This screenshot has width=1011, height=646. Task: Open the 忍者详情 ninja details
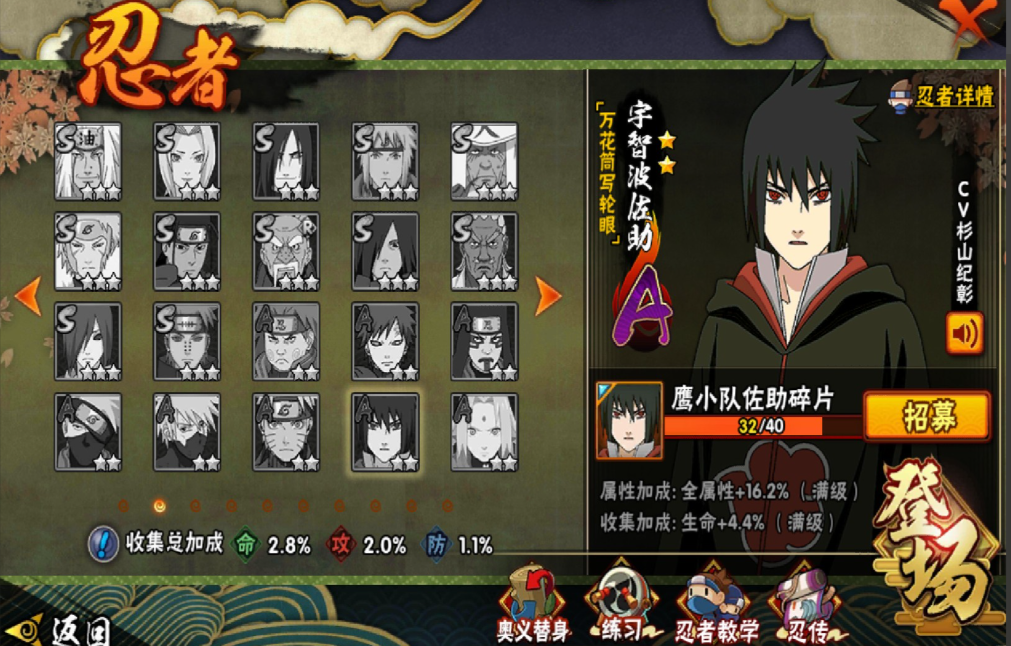(x=942, y=97)
